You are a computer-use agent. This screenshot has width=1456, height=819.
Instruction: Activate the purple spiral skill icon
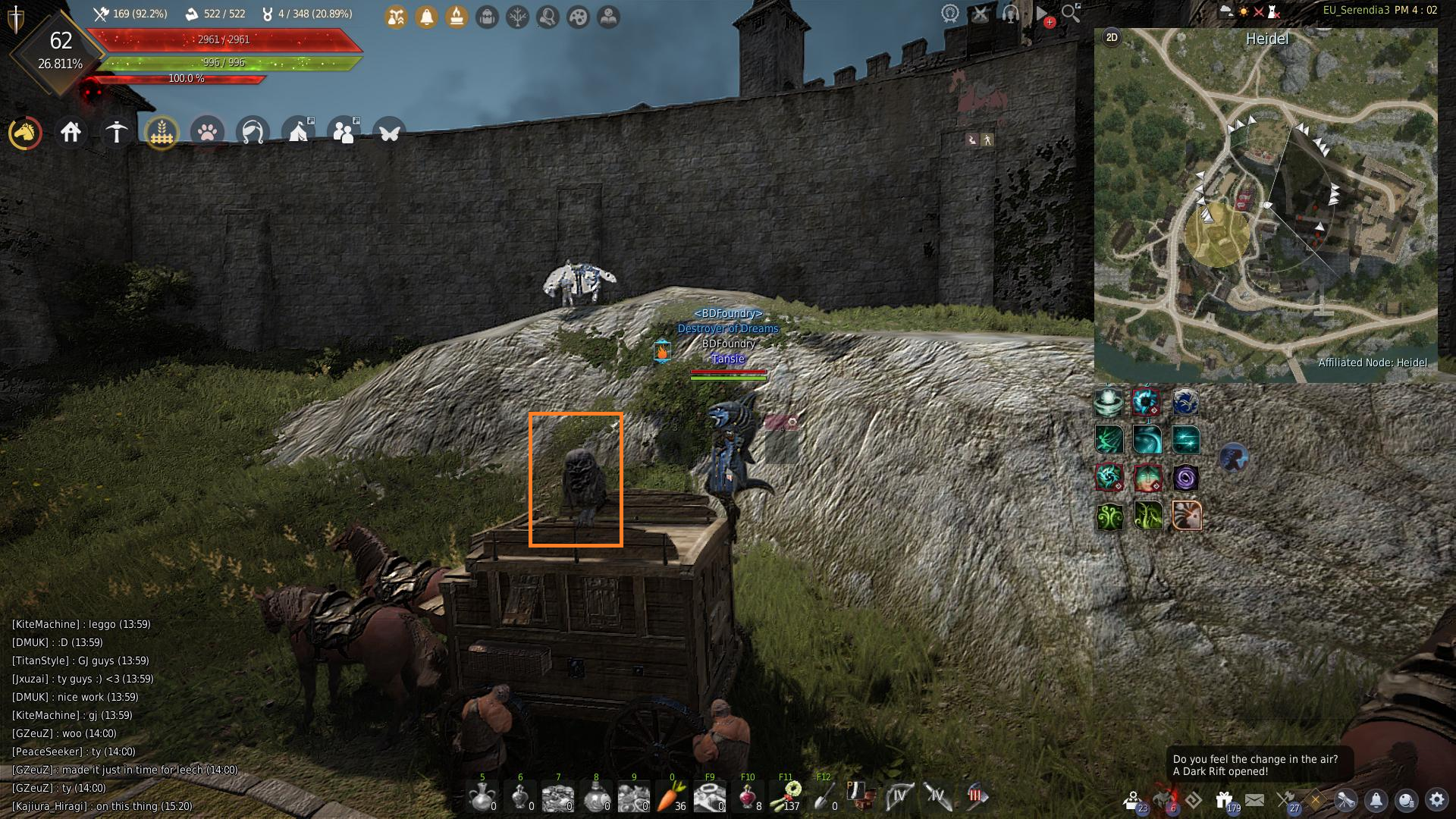pyautogui.click(x=1185, y=478)
